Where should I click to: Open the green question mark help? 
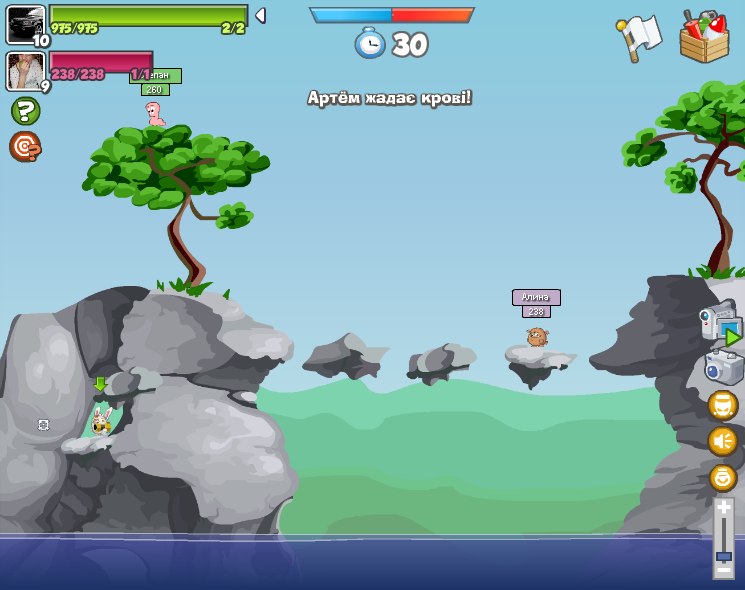(x=25, y=111)
